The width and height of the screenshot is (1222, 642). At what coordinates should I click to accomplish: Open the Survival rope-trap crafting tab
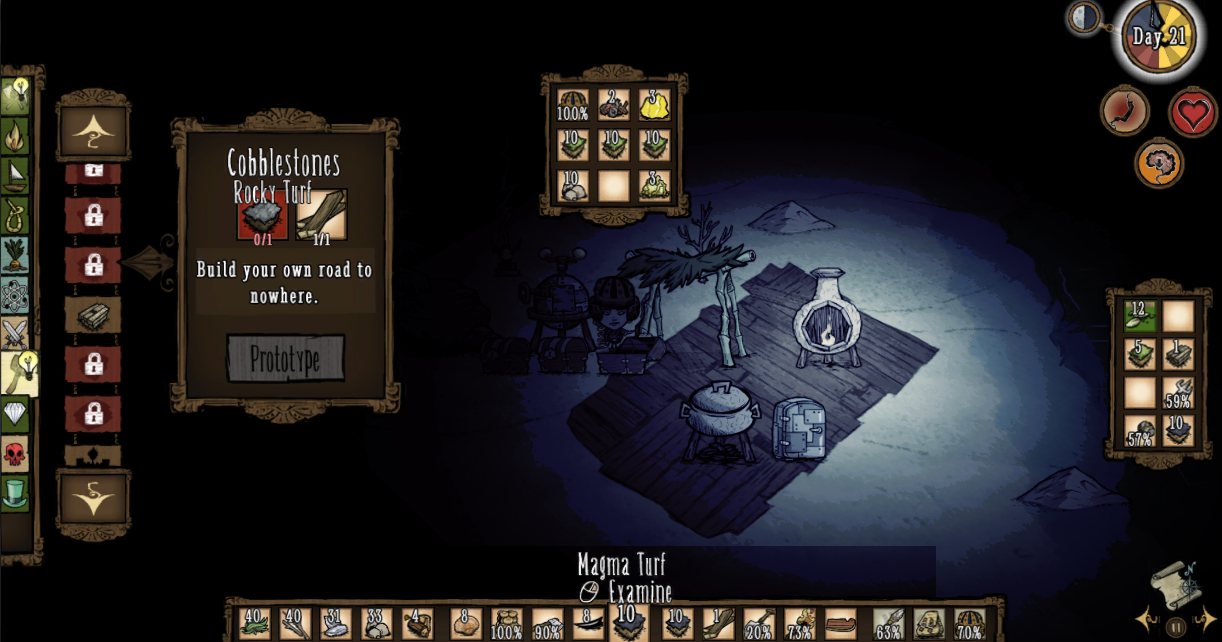[x=15, y=214]
